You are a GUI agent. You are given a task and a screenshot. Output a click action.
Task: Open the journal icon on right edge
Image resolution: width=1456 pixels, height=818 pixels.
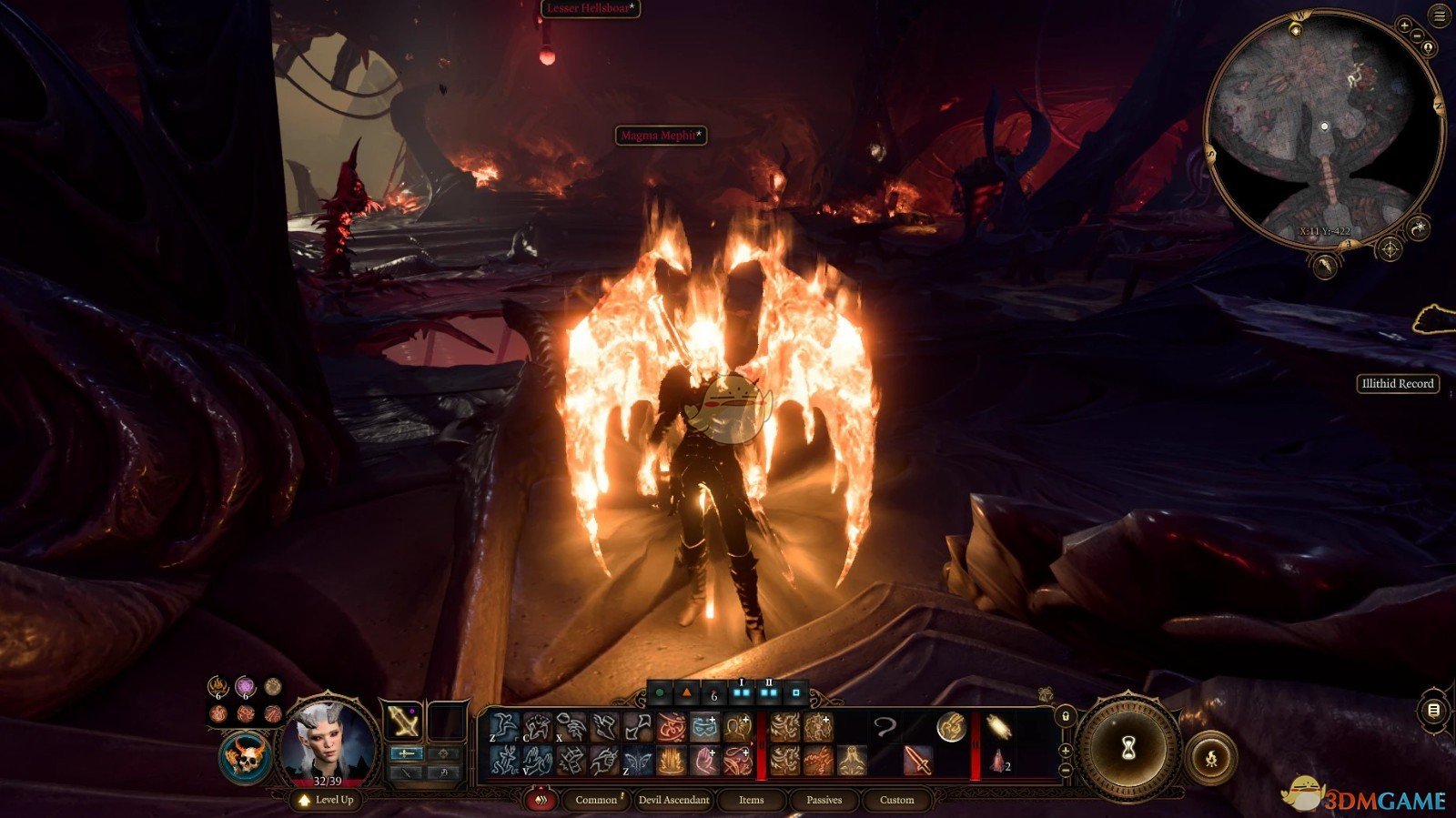[x=1433, y=710]
